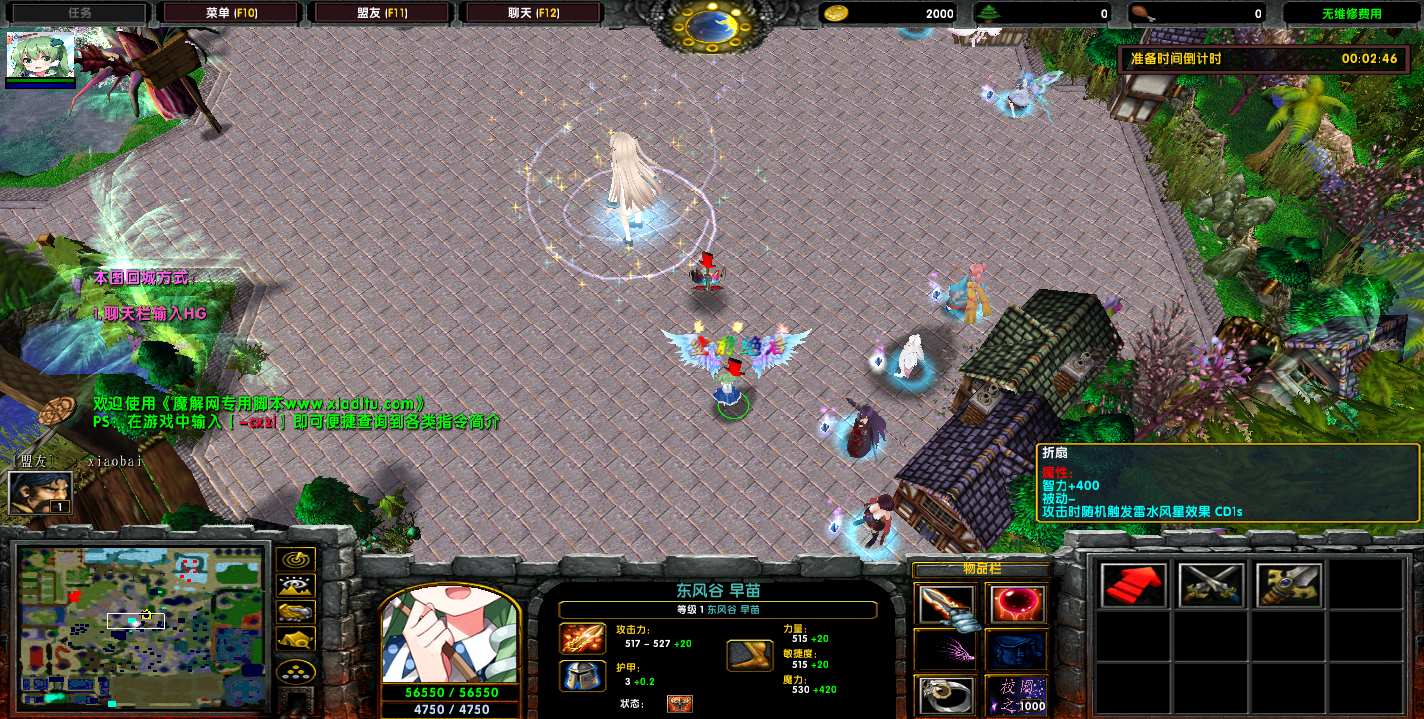Screen dimensions: 1424x719
Task: Select the silver ring inventory item
Action: pyautogui.click(x=945, y=694)
